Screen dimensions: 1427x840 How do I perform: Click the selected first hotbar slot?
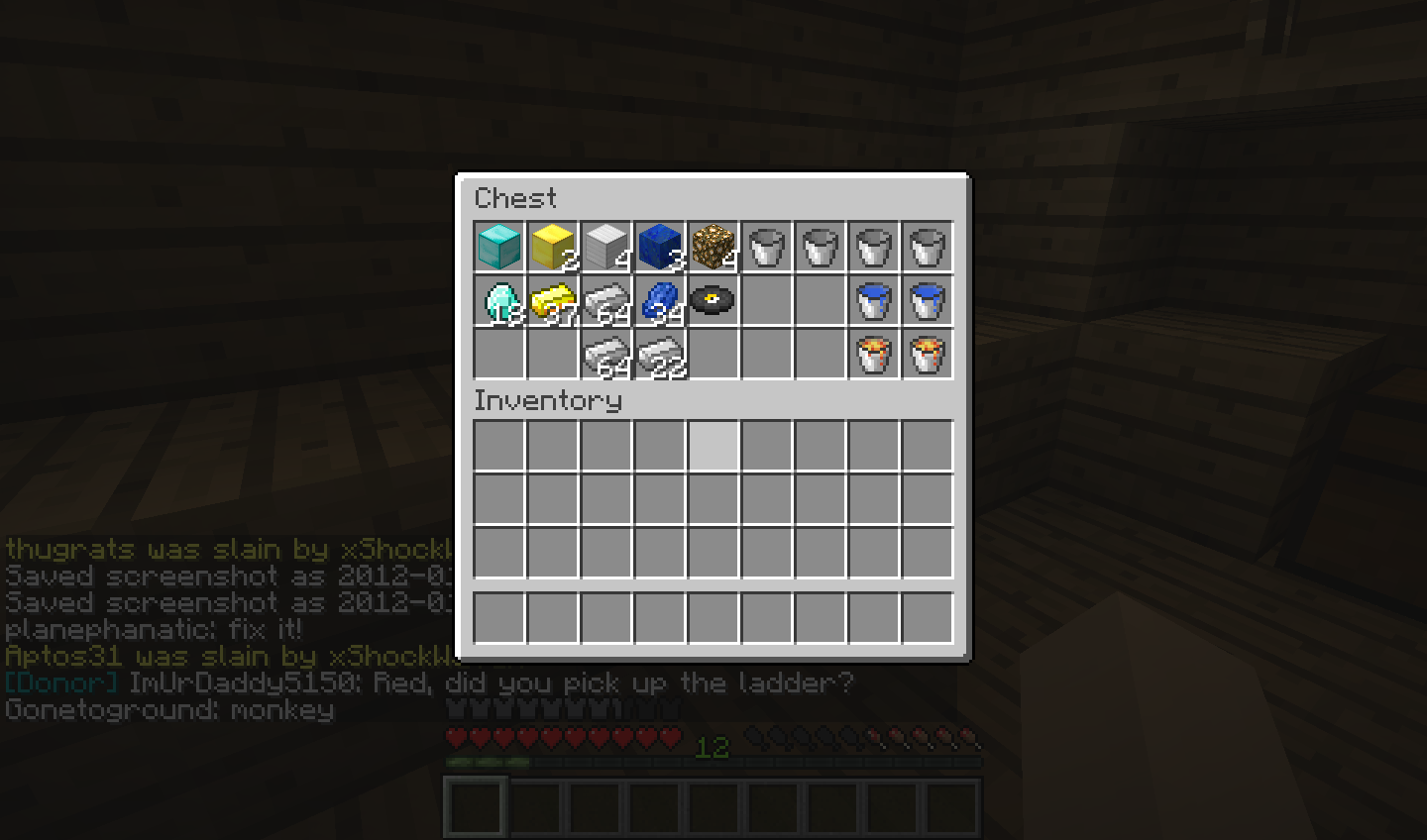point(475,805)
